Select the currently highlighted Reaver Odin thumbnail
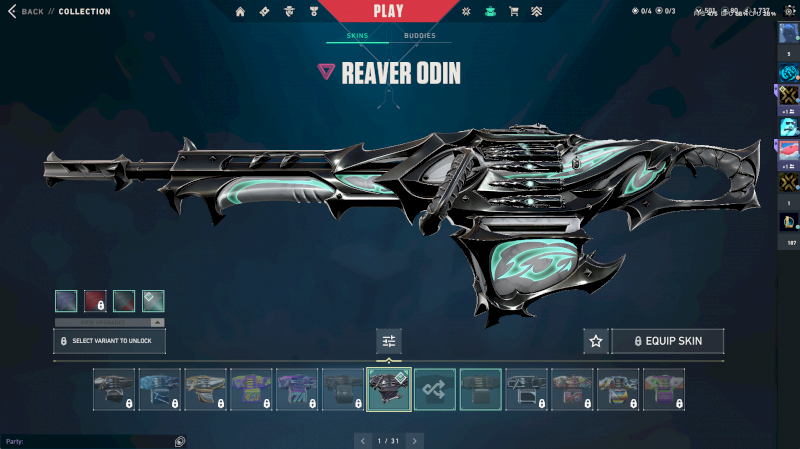 (389, 389)
